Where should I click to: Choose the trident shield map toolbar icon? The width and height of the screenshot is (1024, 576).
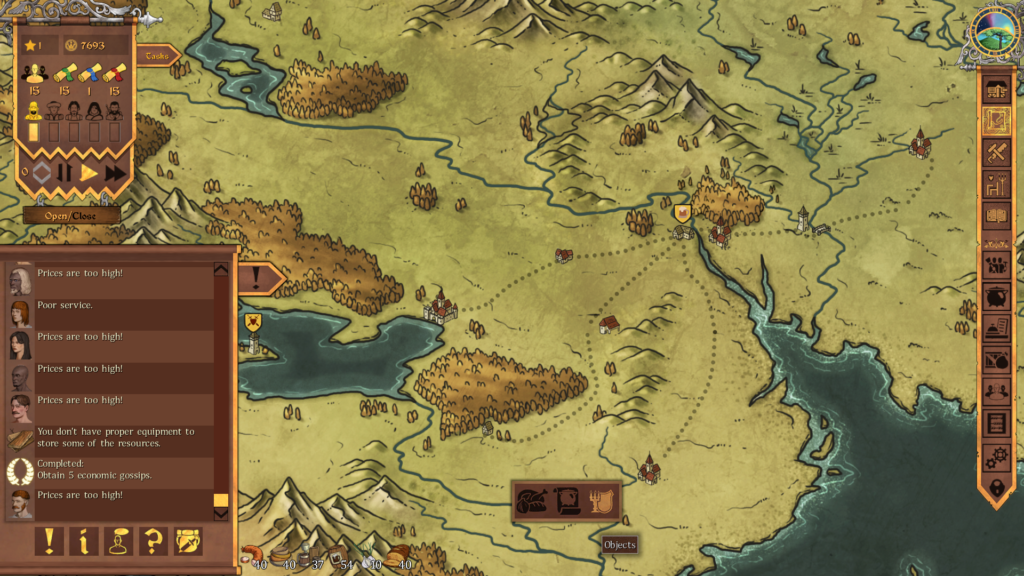(x=600, y=500)
